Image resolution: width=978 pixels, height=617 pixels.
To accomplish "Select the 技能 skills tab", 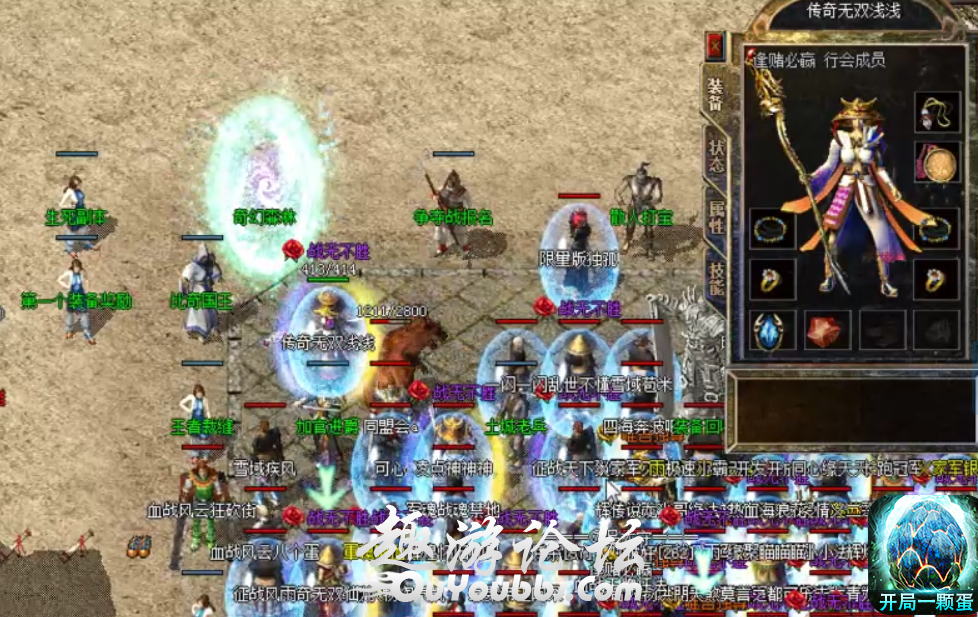I will click(x=716, y=277).
